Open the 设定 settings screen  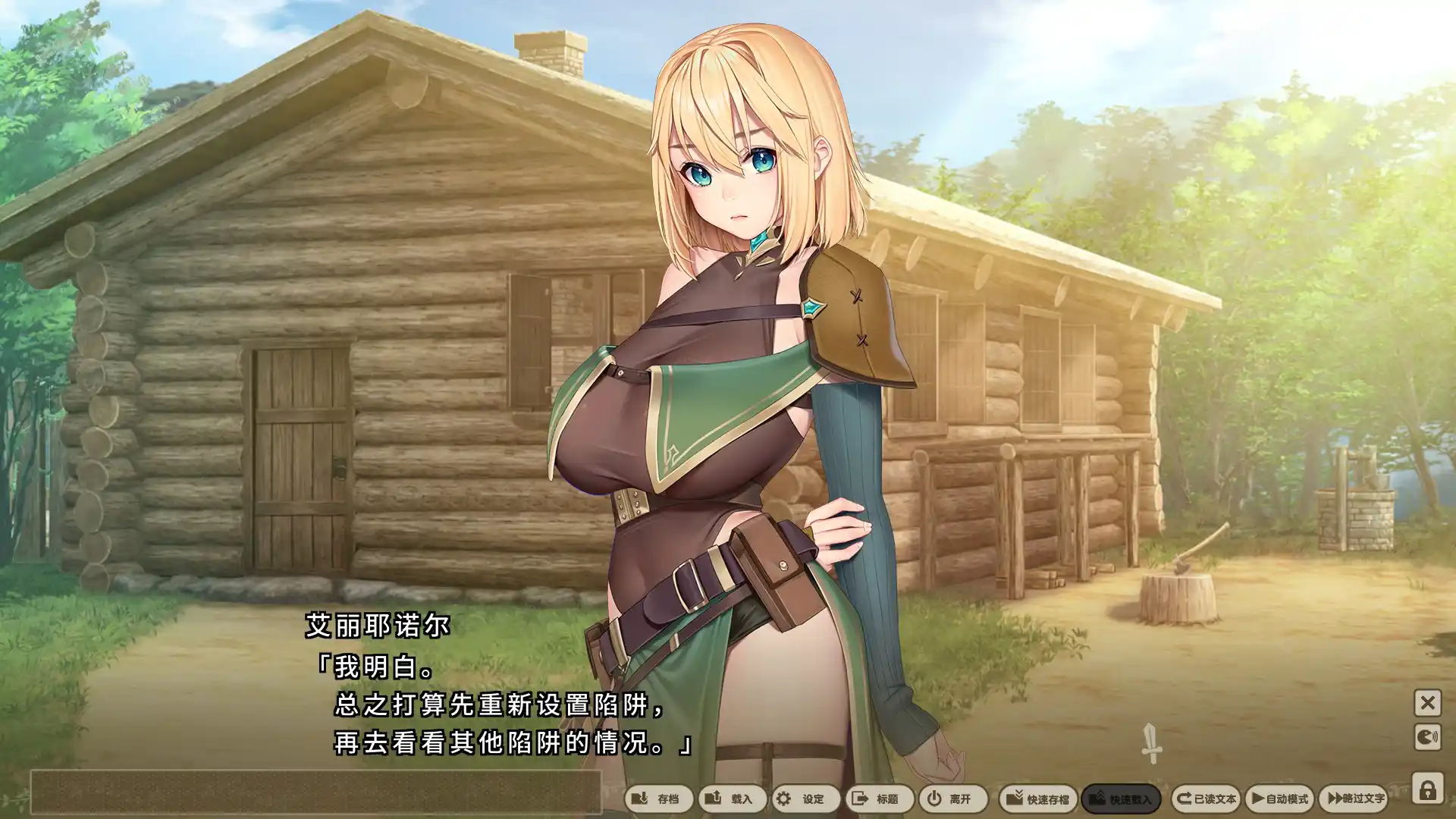pyautogui.click(x=804, y=799)
